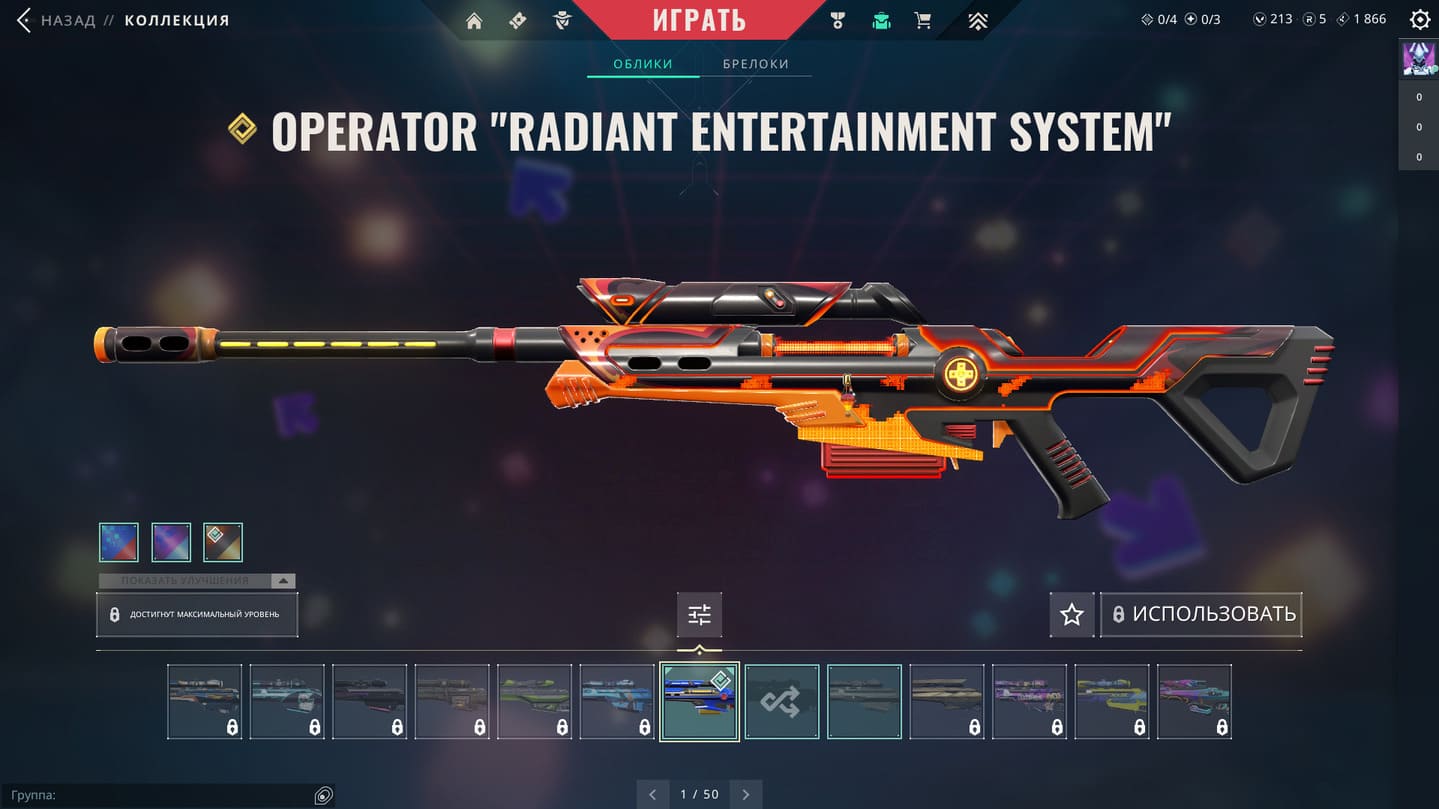Screen dimensions: 1439x809
Task: Open the settings gear
Action: (x=1419, y=20)
